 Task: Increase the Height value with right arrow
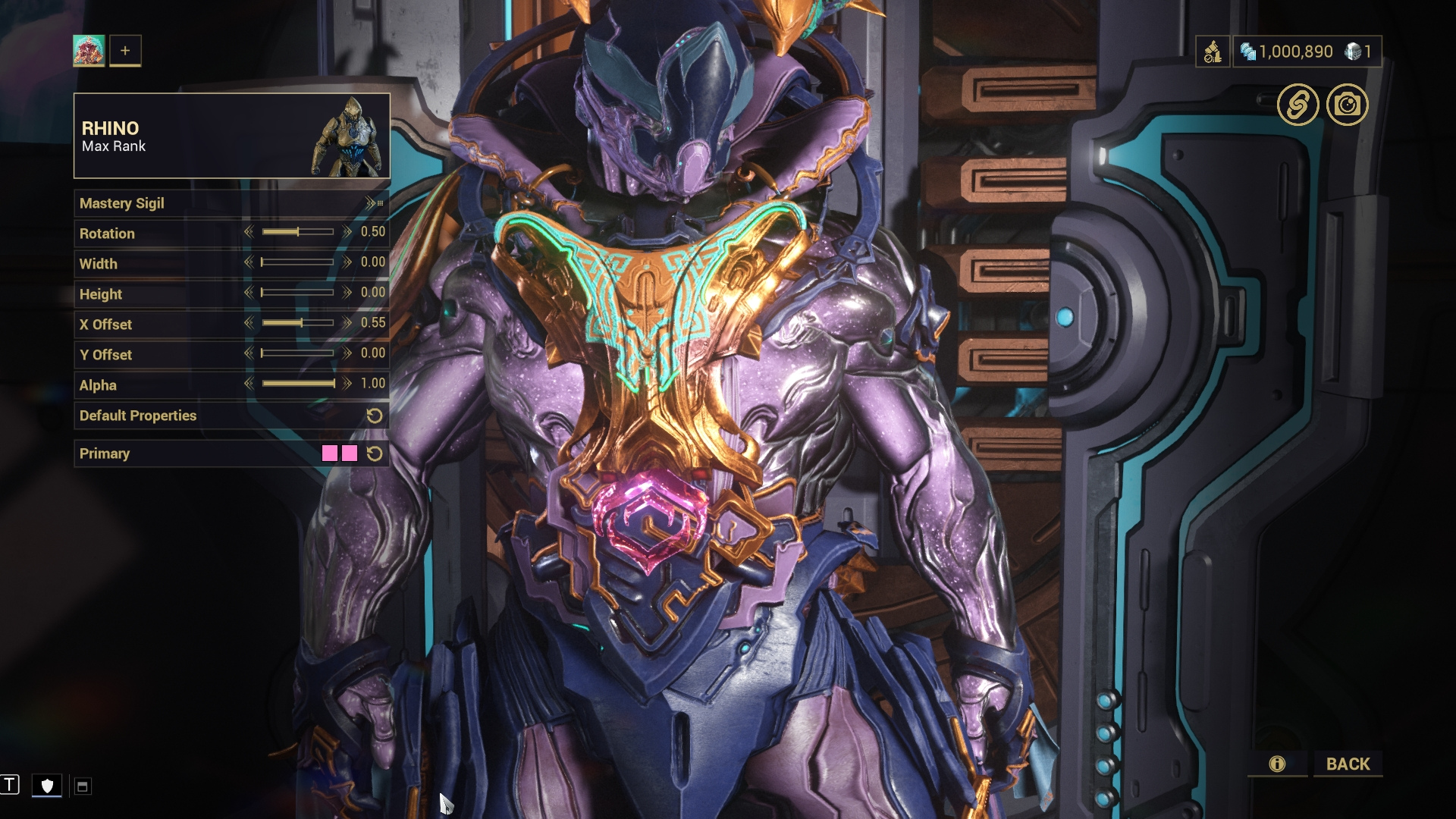coord(347,293)
